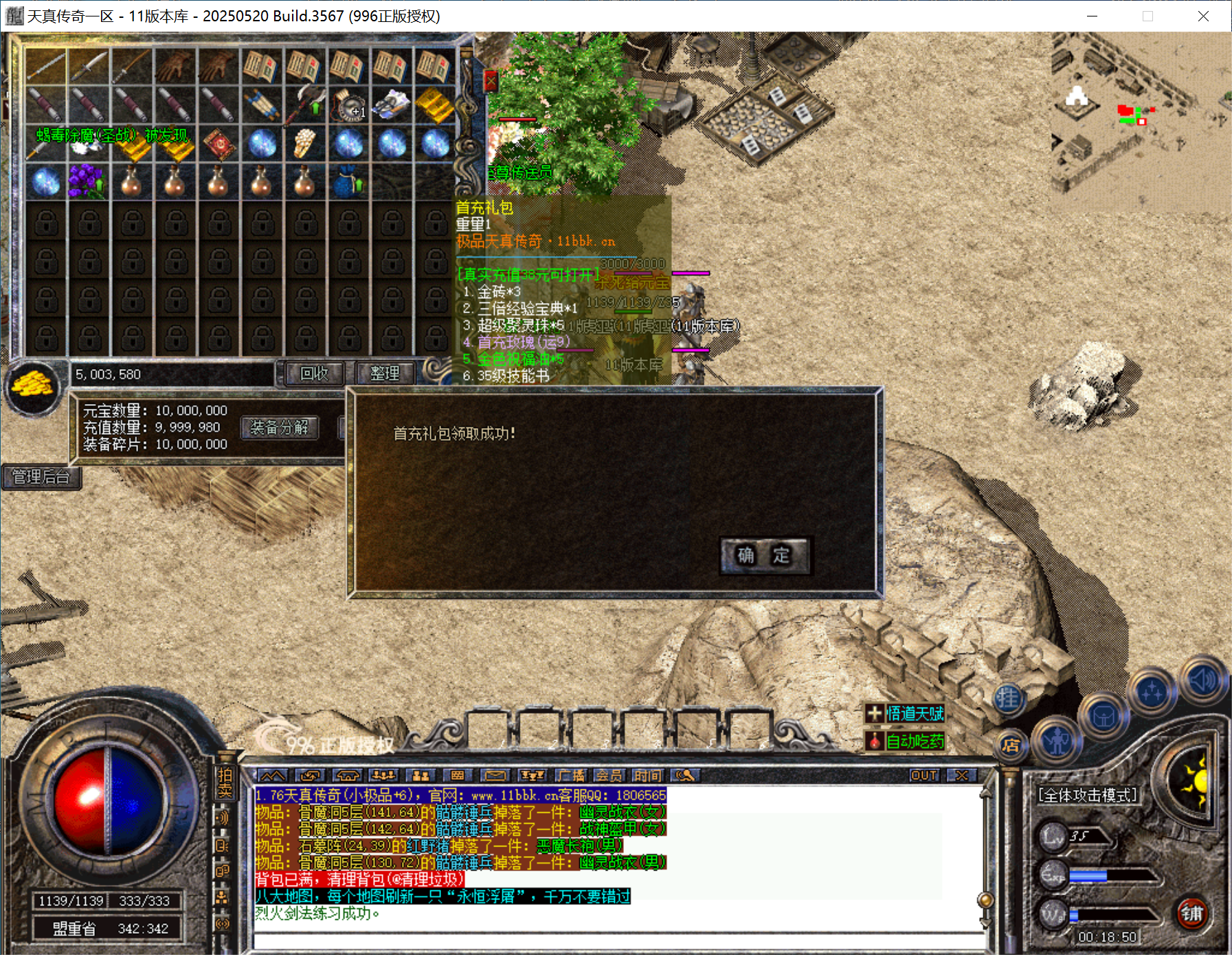Close the game window
Viewport: 1232px width, 955px height.
tap(1202, 16)
